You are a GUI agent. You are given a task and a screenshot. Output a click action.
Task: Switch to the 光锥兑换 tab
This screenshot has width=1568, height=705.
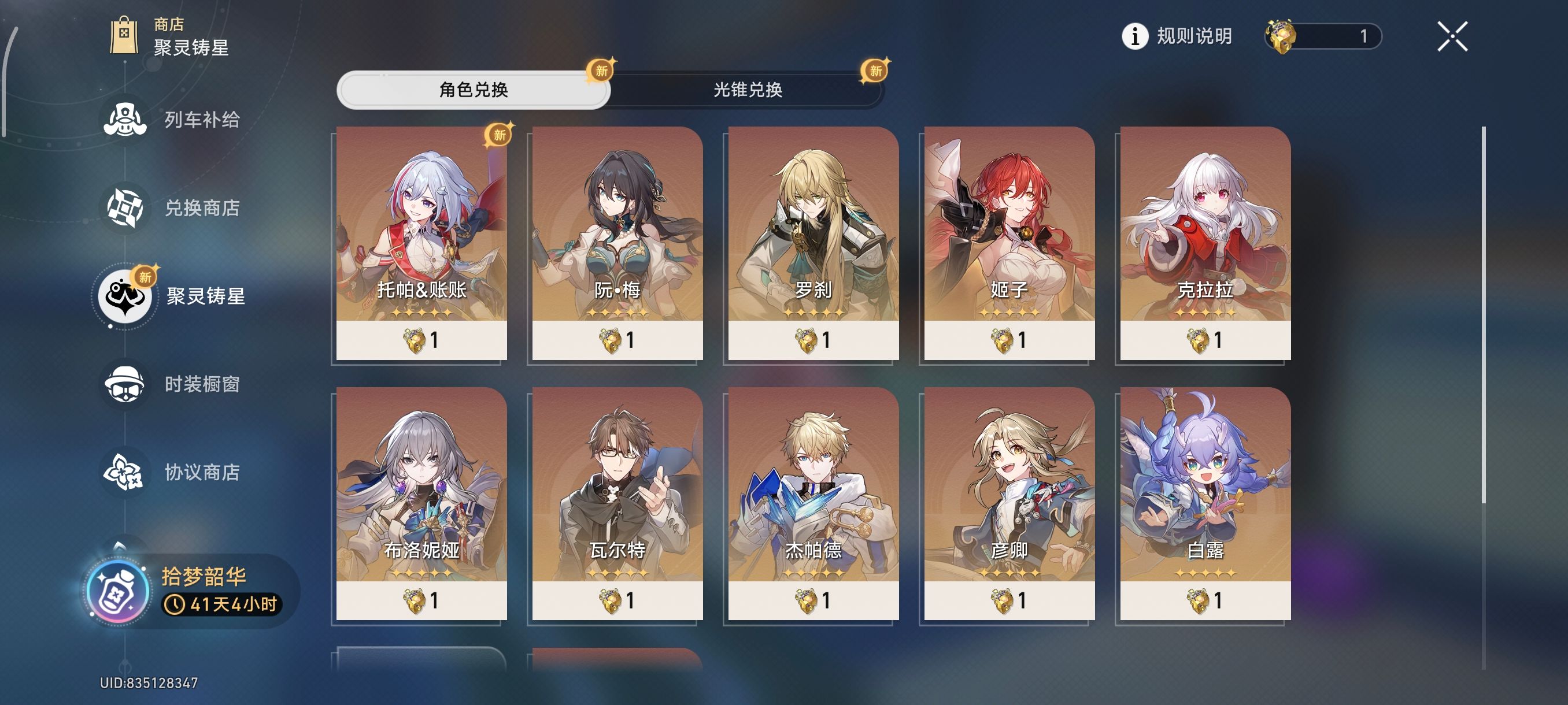(x=747, y=90)
